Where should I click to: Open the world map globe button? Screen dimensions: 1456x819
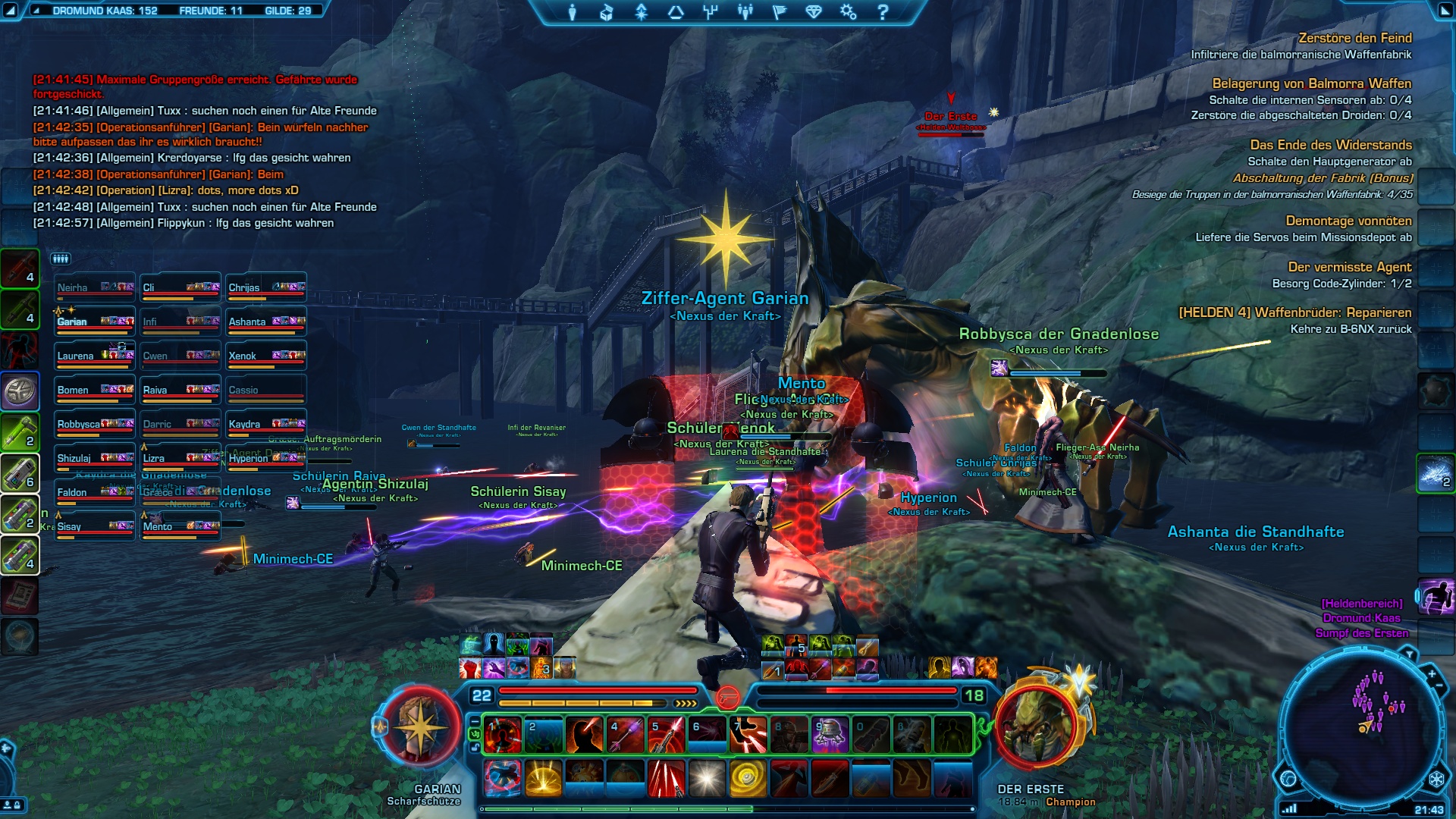(1288, 778)
